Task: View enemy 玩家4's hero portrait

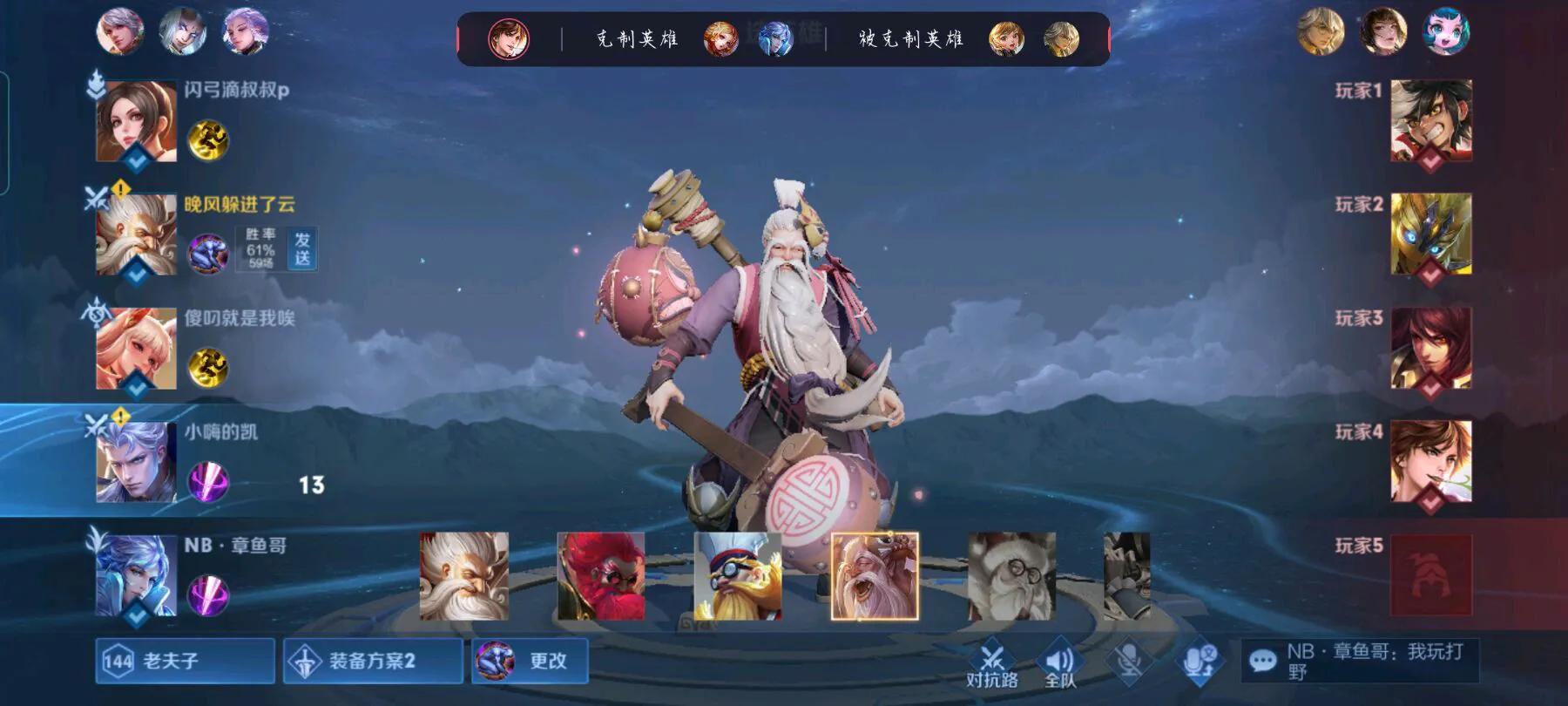Action: point(1430,461)
